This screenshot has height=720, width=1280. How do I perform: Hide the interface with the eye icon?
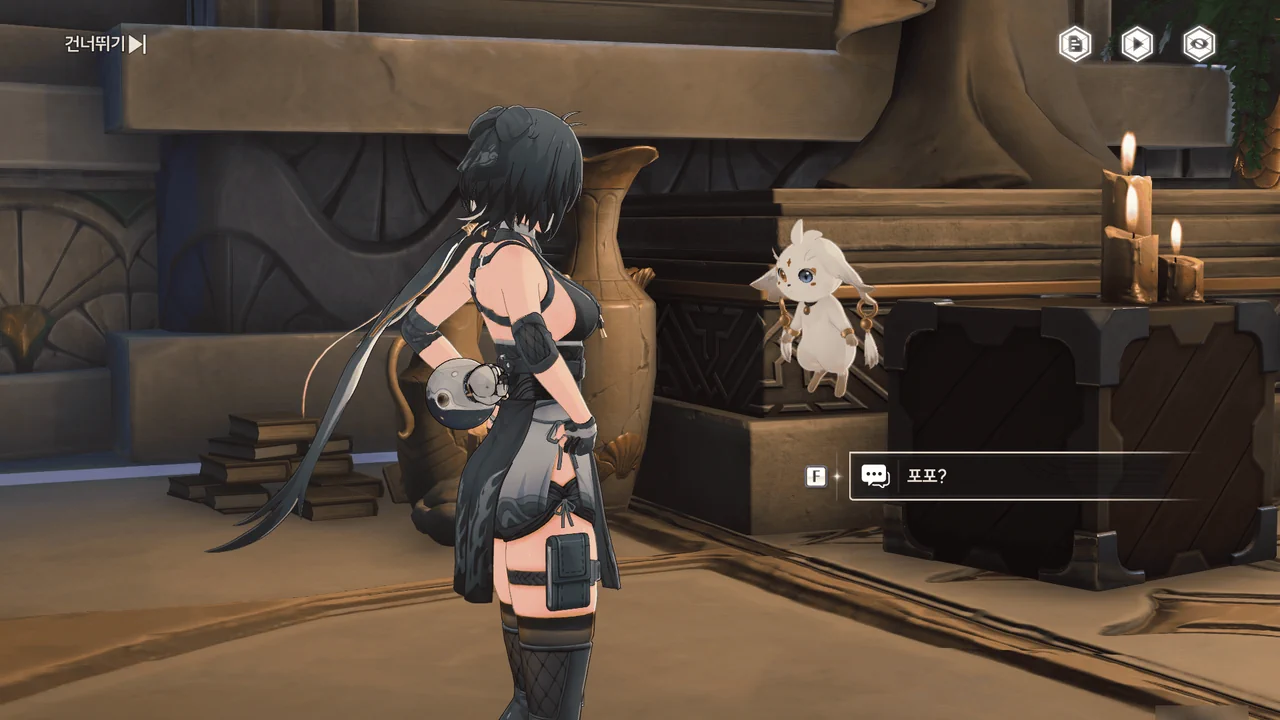(x=1199, y=44)
